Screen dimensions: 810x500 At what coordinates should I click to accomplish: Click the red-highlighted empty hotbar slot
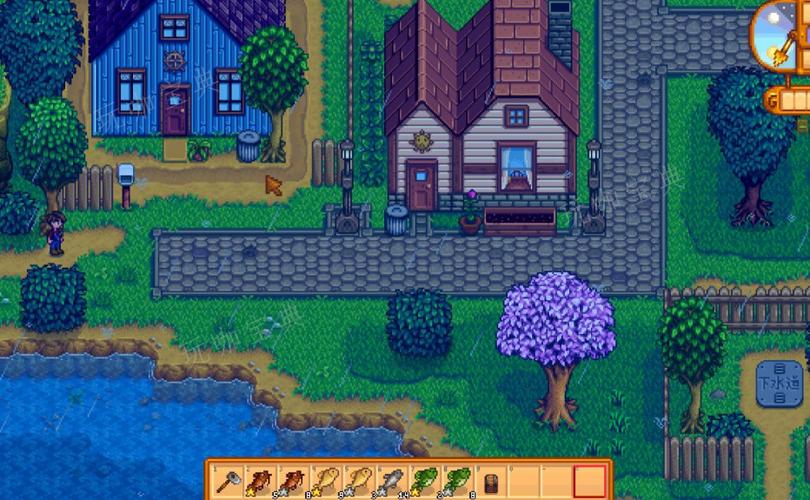pos(590,481)
